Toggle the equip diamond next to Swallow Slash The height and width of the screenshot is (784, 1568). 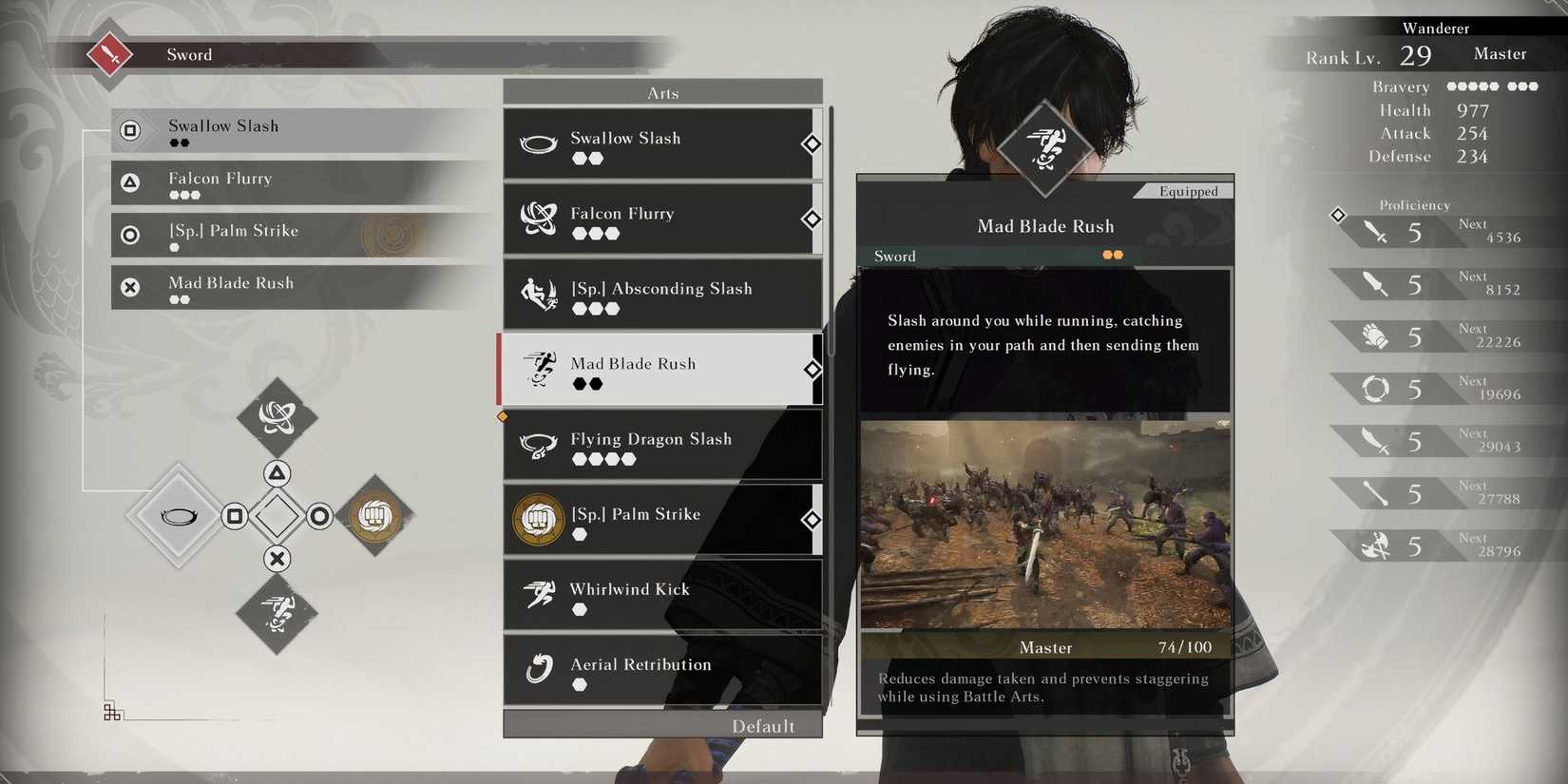812,144
